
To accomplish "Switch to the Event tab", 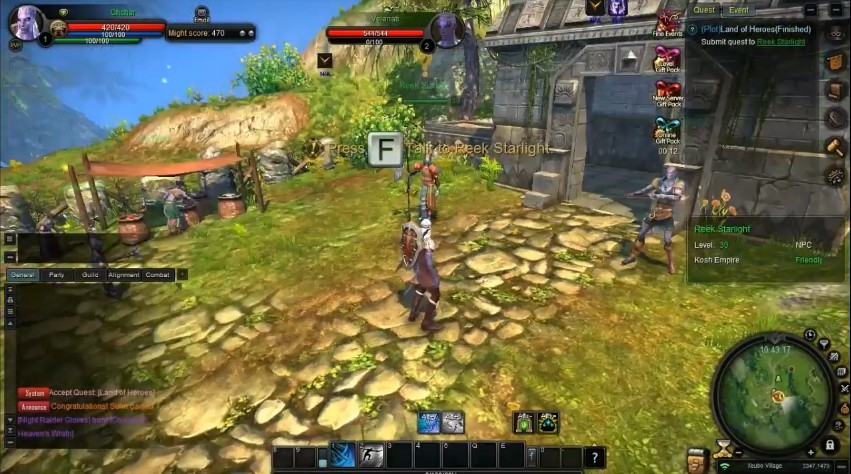I will [x=738, y=10].
